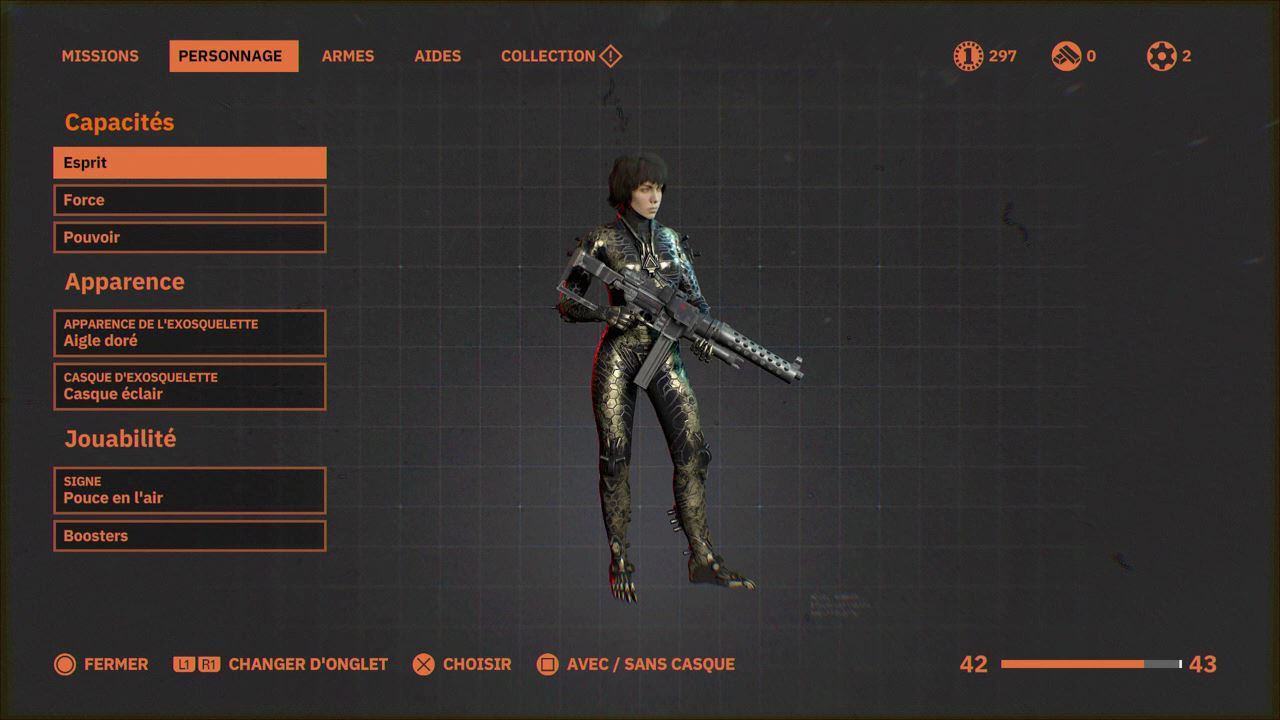
Task: Choose the Esprit ability category
Action: pyautogui.click(x=190, y=163)
